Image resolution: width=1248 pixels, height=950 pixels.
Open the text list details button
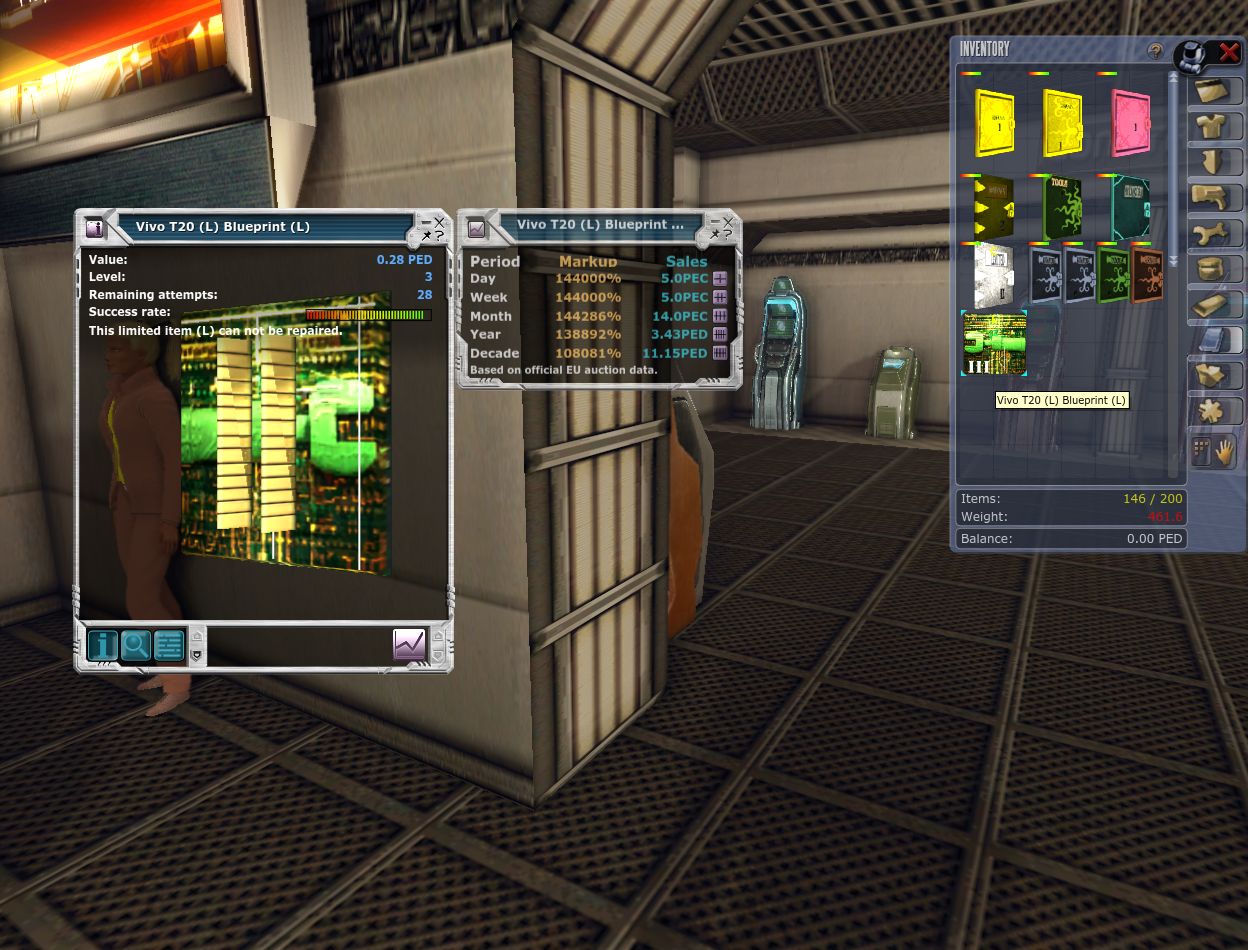point(169,645)
